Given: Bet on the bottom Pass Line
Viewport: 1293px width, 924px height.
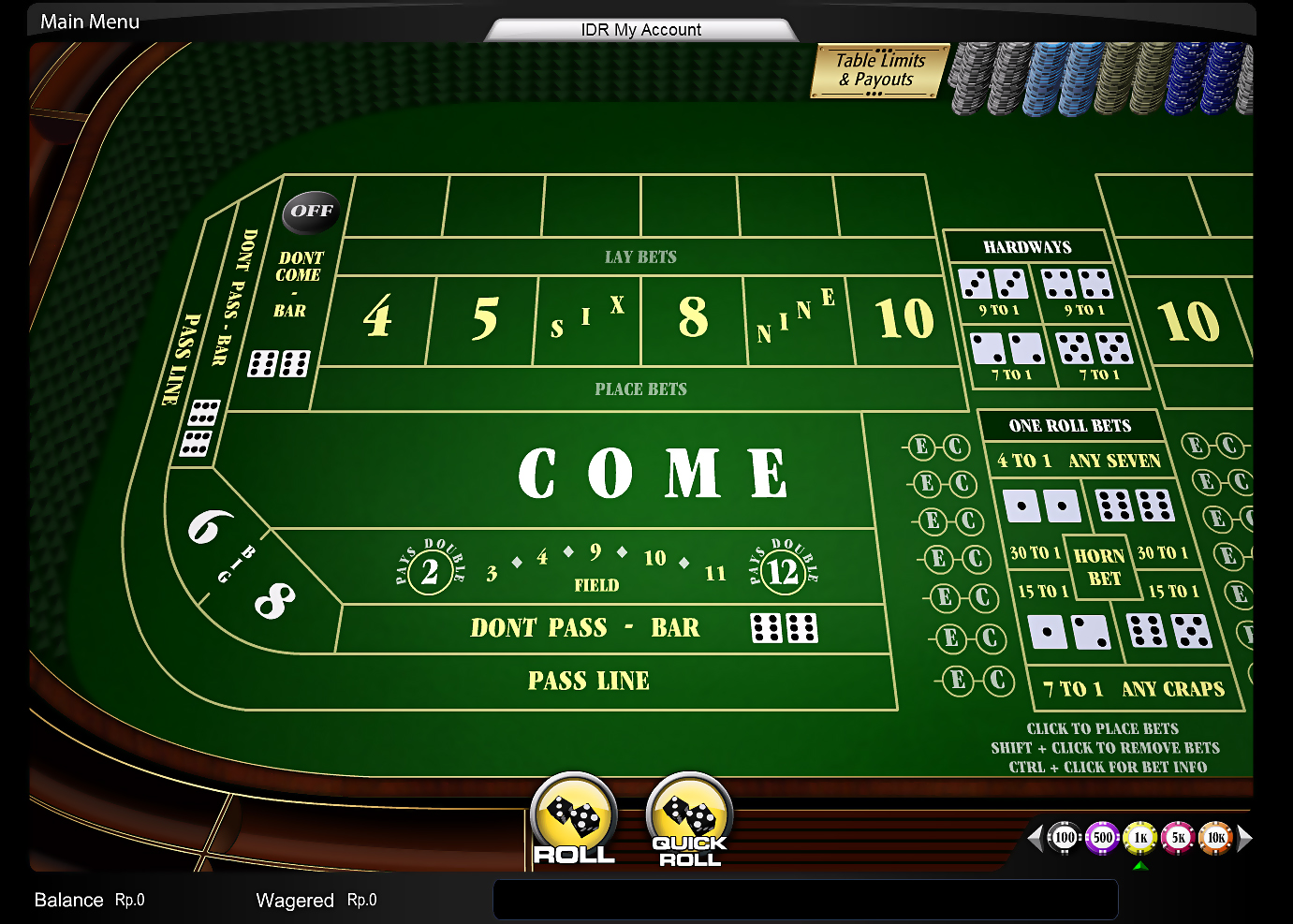Looking at the screenshot, I should coord(588,682).
